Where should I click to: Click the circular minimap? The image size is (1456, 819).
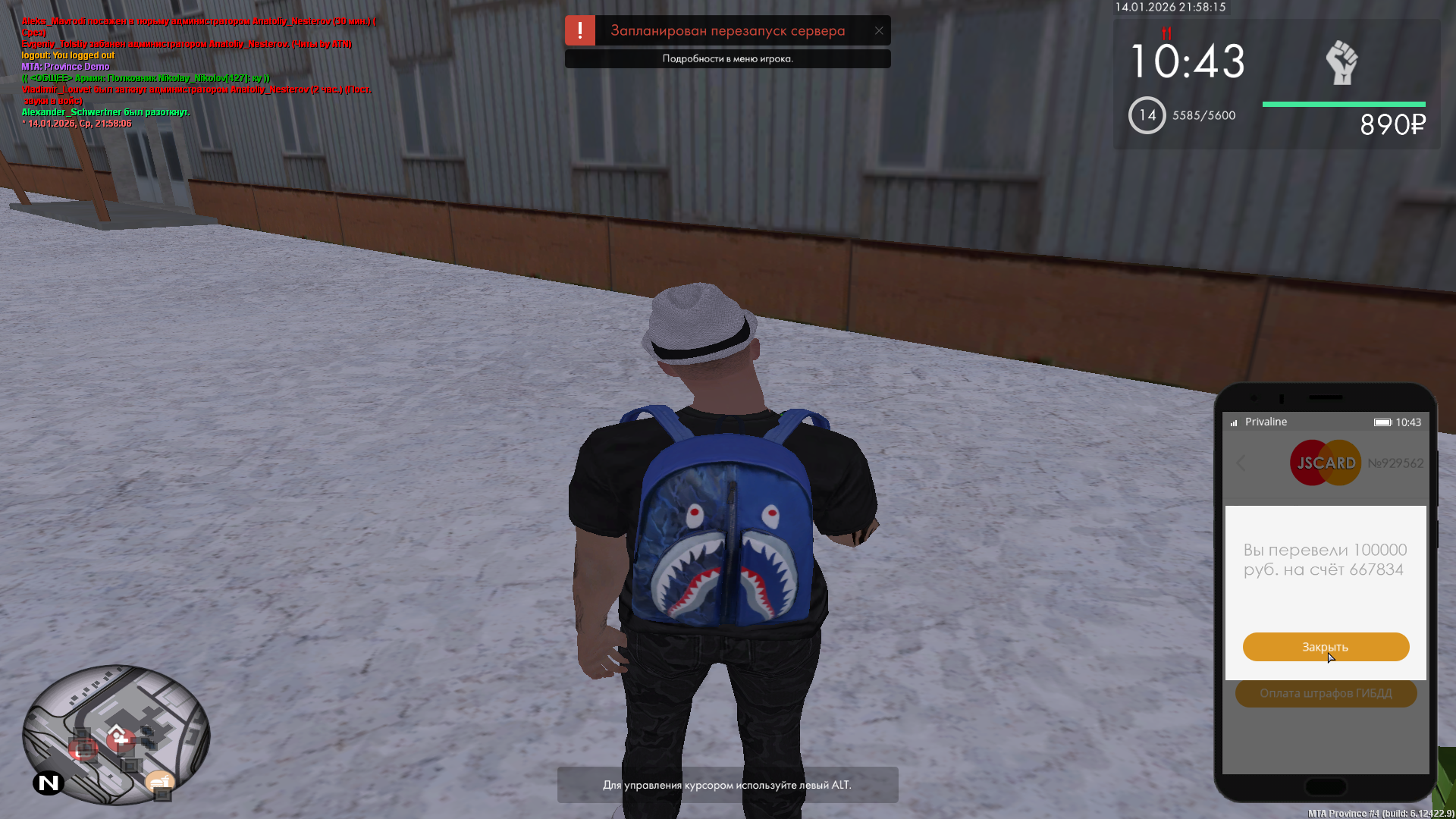115,734
